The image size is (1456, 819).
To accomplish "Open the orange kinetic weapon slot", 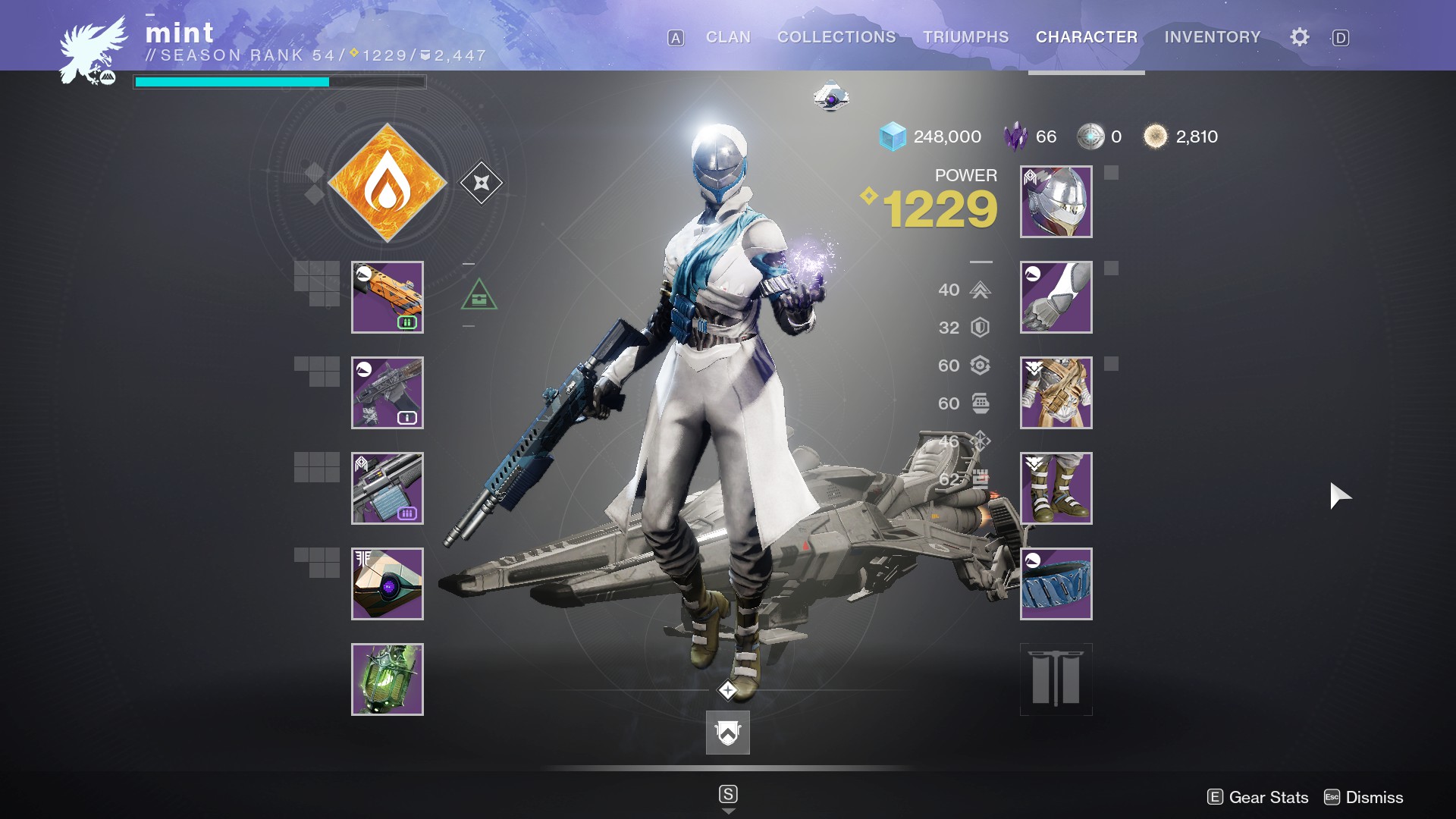I will [388, 297].
